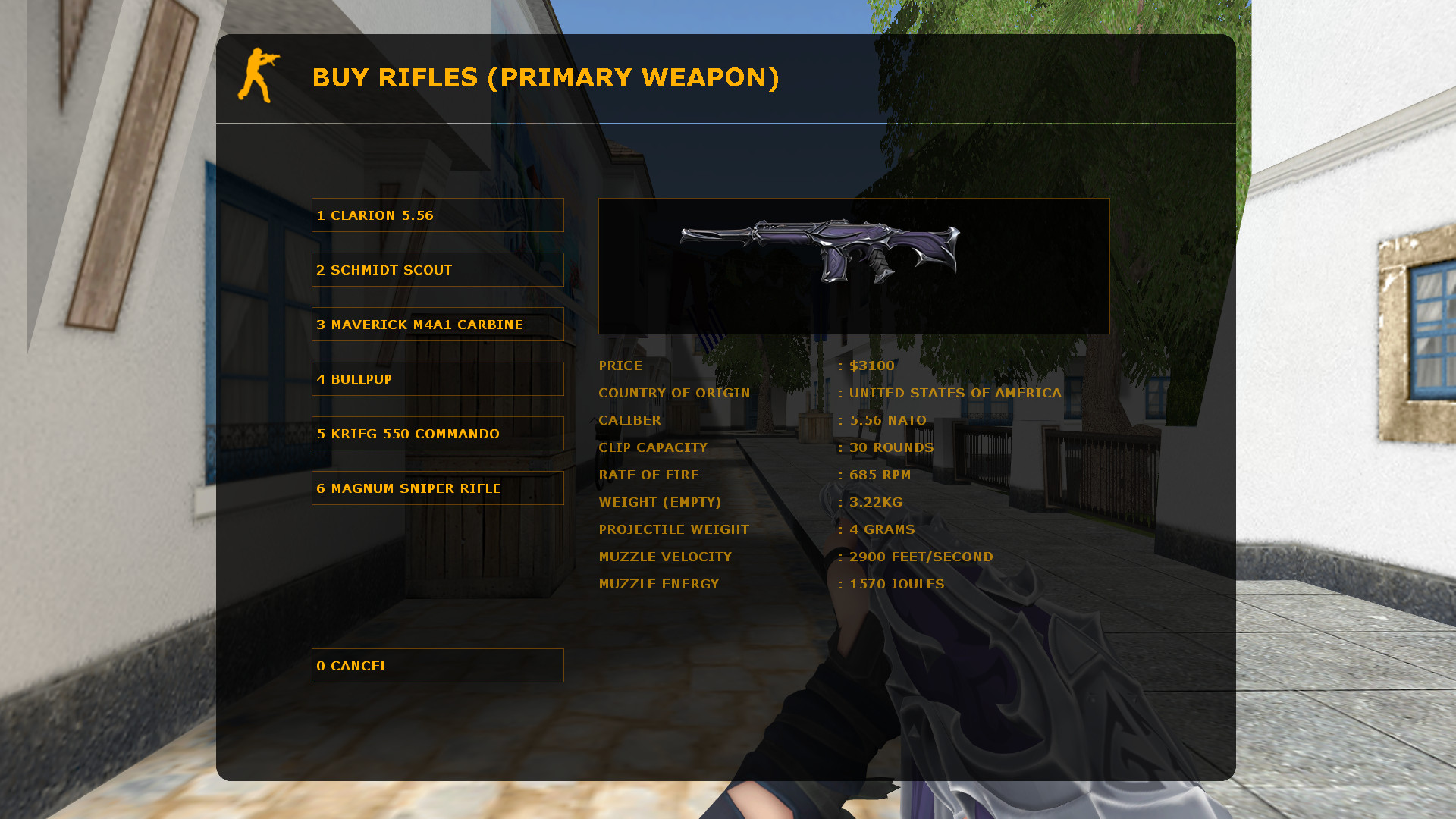Choose the Schmidt Scout

(438, 269)
